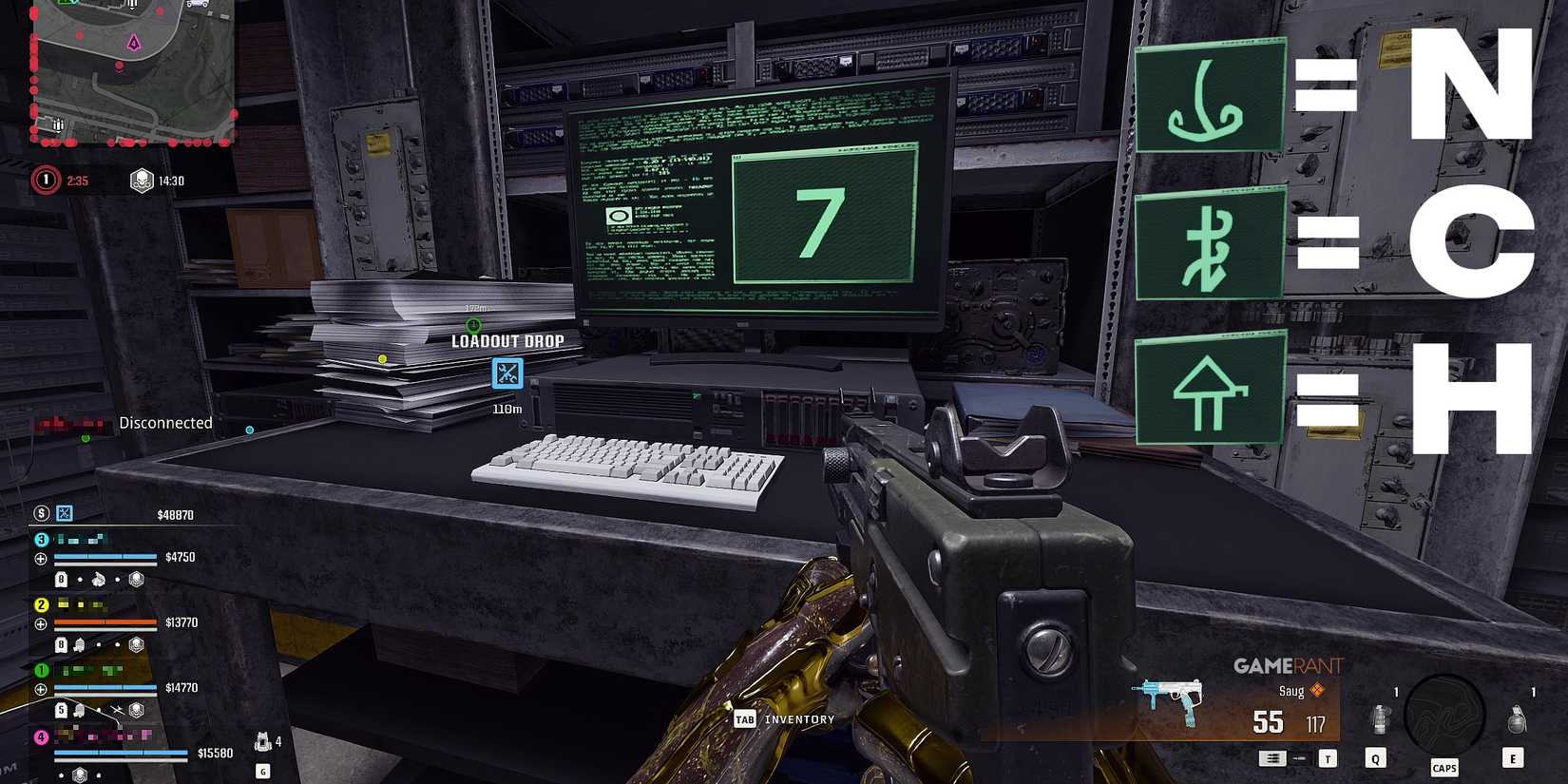Click the Disconnected player entry
Image resolution: width=1568 pixels, height=784 pixels.
click(166, 423)
